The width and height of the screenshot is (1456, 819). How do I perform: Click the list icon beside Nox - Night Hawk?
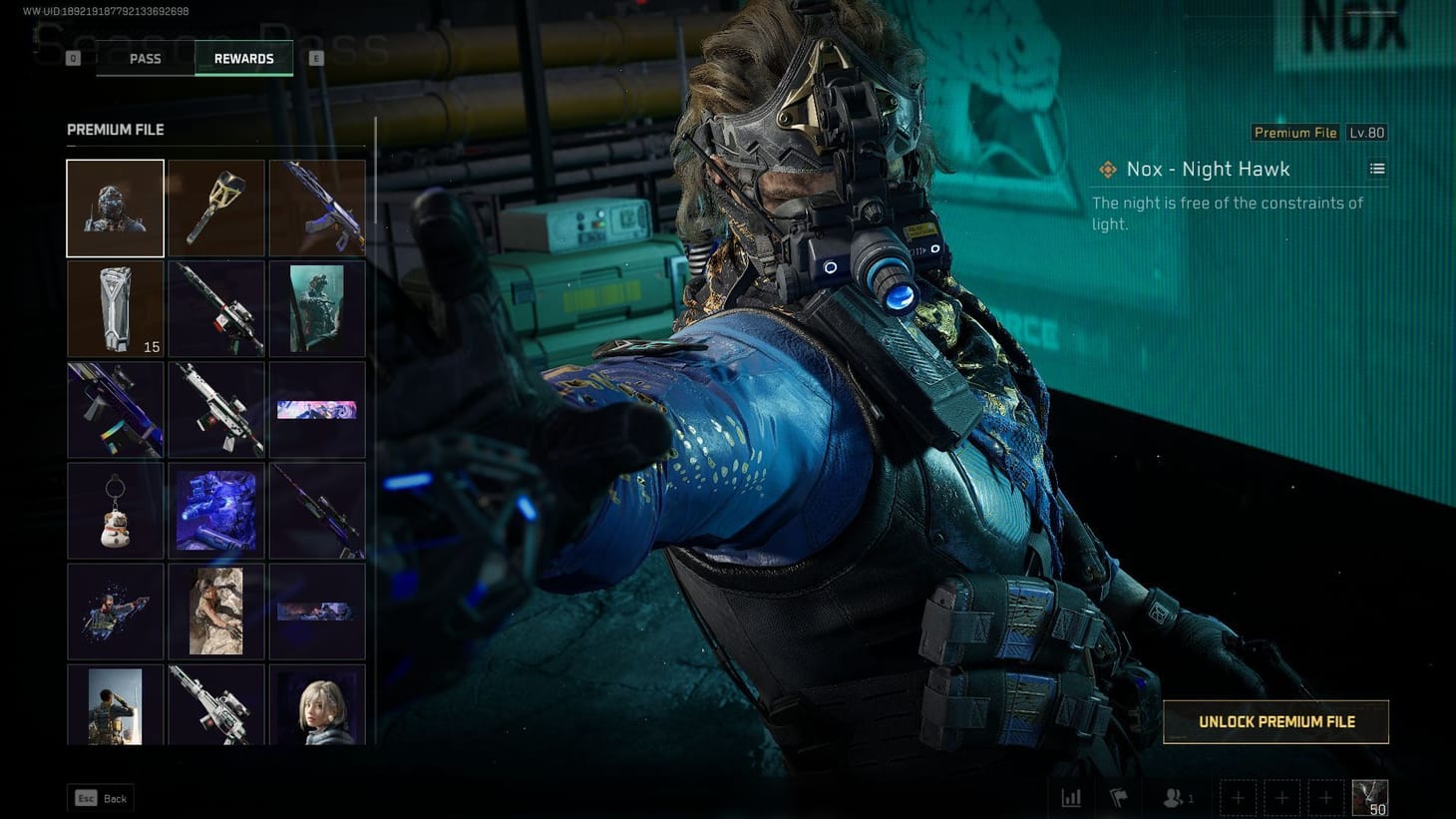(1377, 169)
